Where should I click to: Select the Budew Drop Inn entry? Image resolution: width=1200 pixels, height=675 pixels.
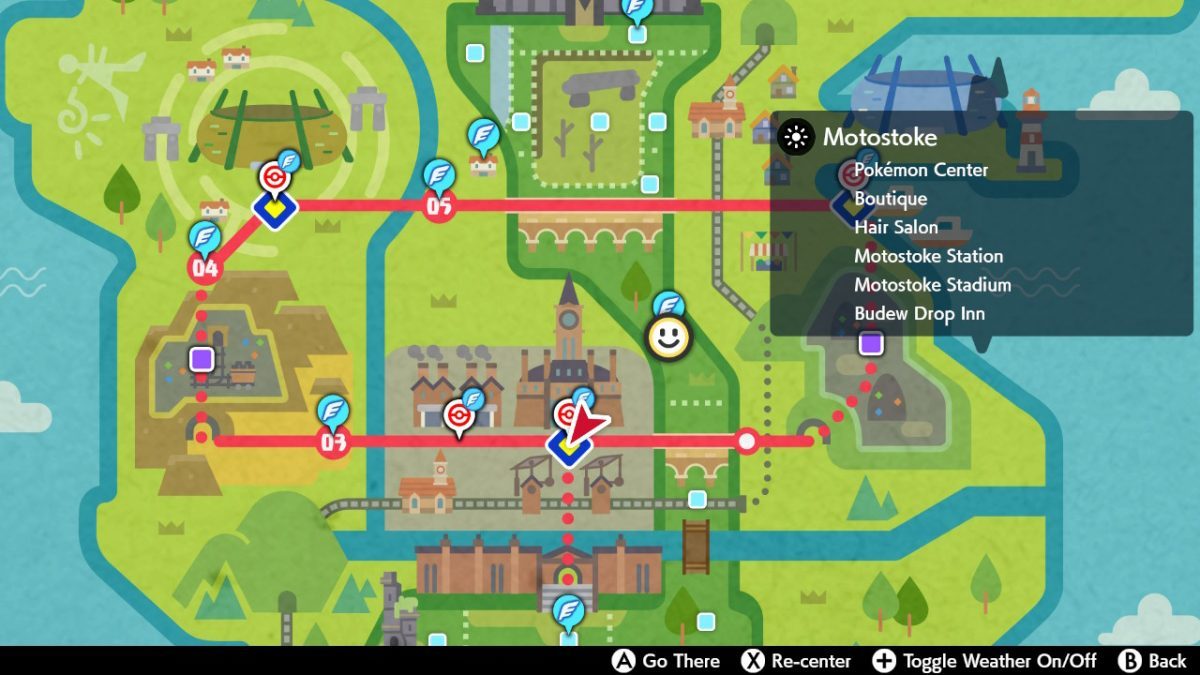[x=919, y=314]
